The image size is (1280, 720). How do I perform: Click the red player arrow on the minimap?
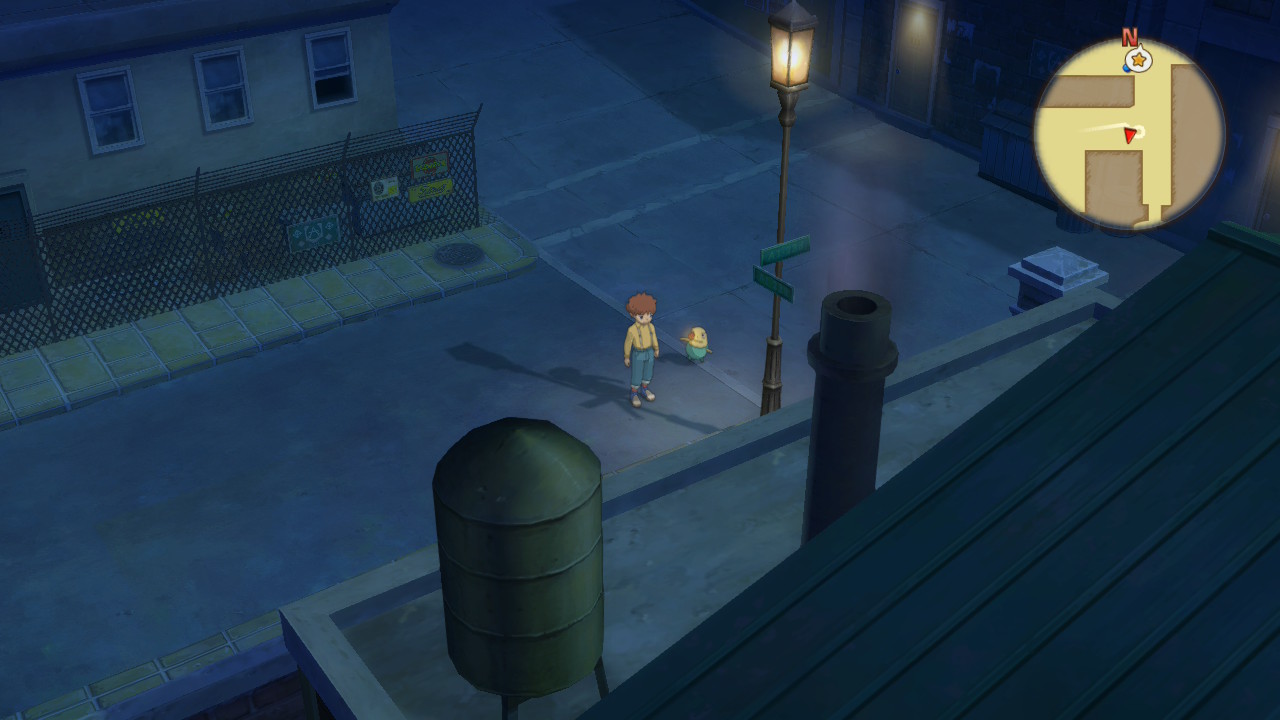(1130, 135)
